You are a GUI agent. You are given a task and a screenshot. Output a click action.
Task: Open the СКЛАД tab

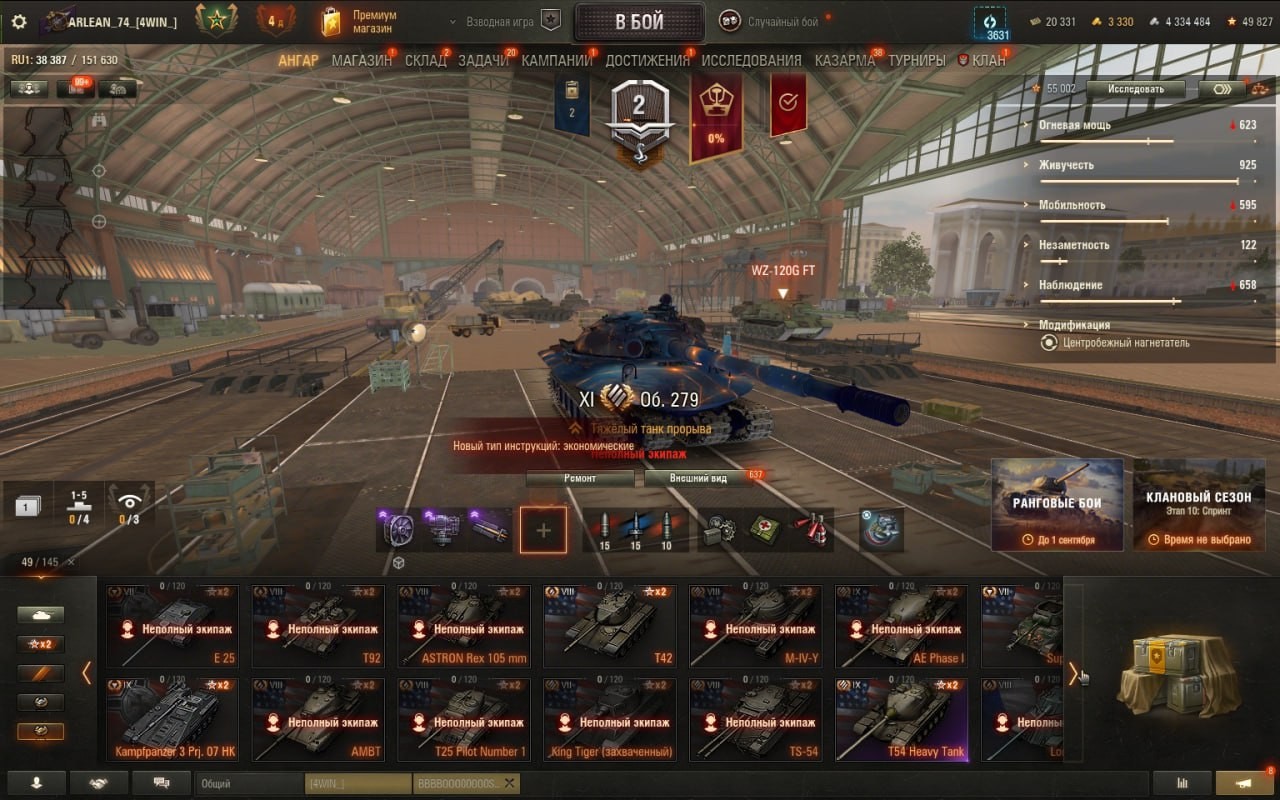425,60
